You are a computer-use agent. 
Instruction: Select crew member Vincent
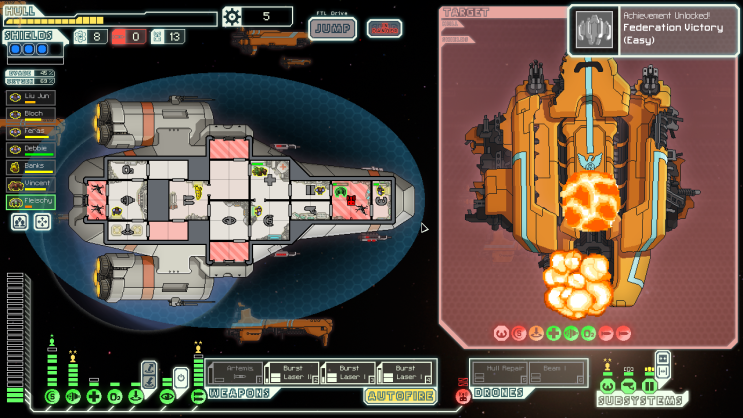[x=32, y=184]
